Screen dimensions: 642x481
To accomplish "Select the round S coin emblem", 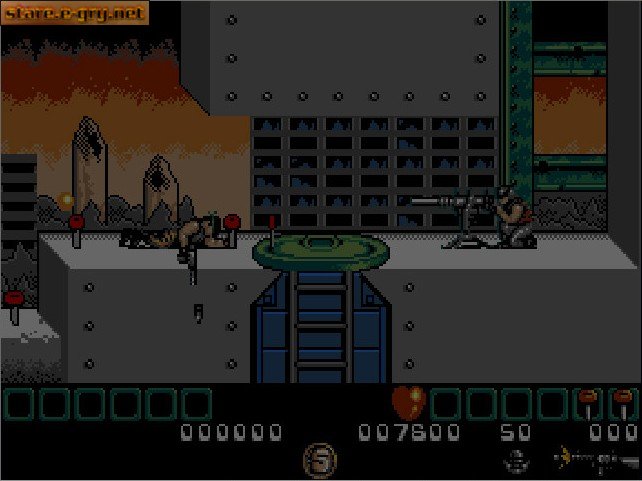I will pos(320,461).
